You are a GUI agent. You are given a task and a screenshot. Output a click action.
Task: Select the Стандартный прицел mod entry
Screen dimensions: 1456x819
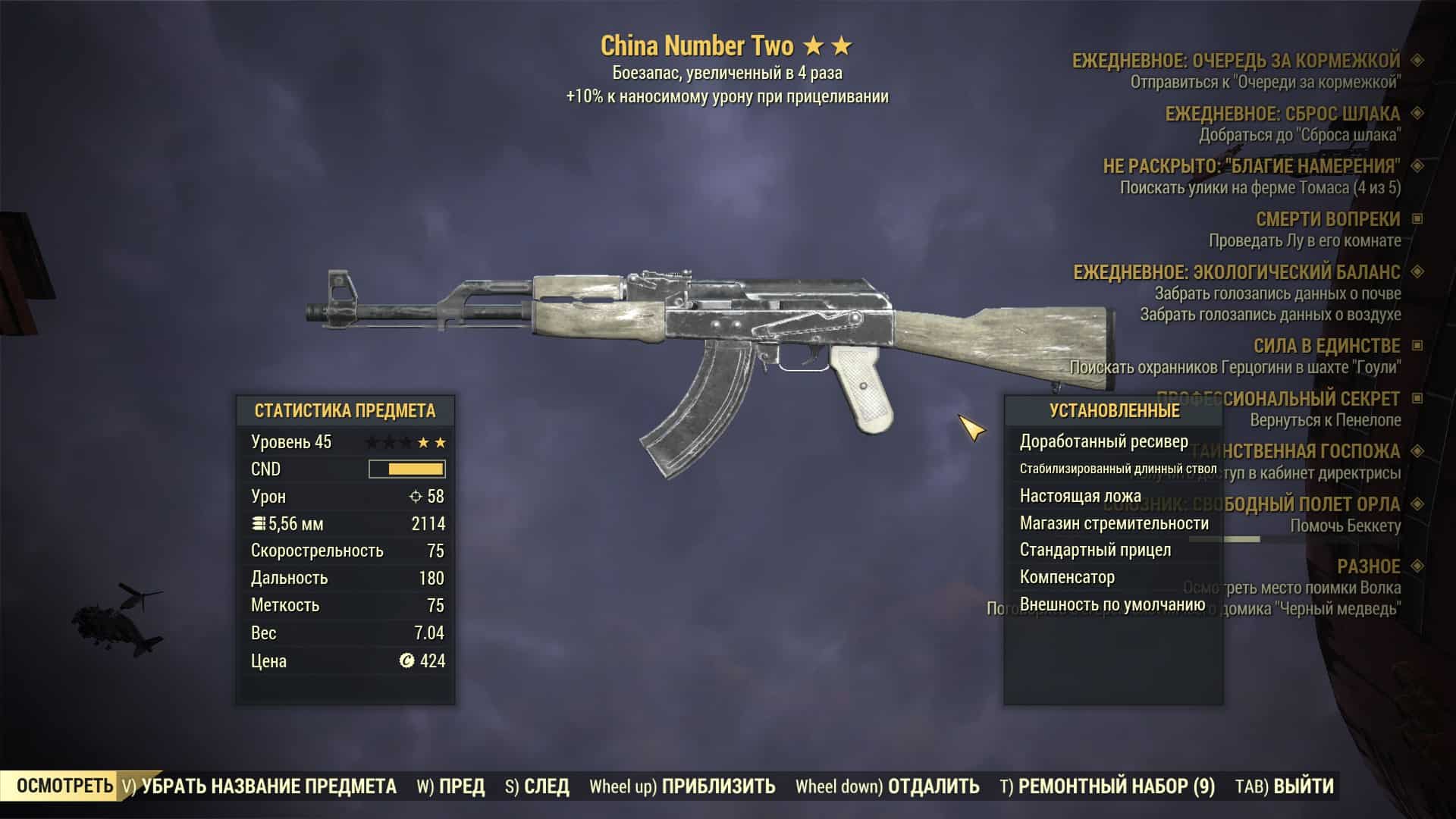(x=1095, y=550)
